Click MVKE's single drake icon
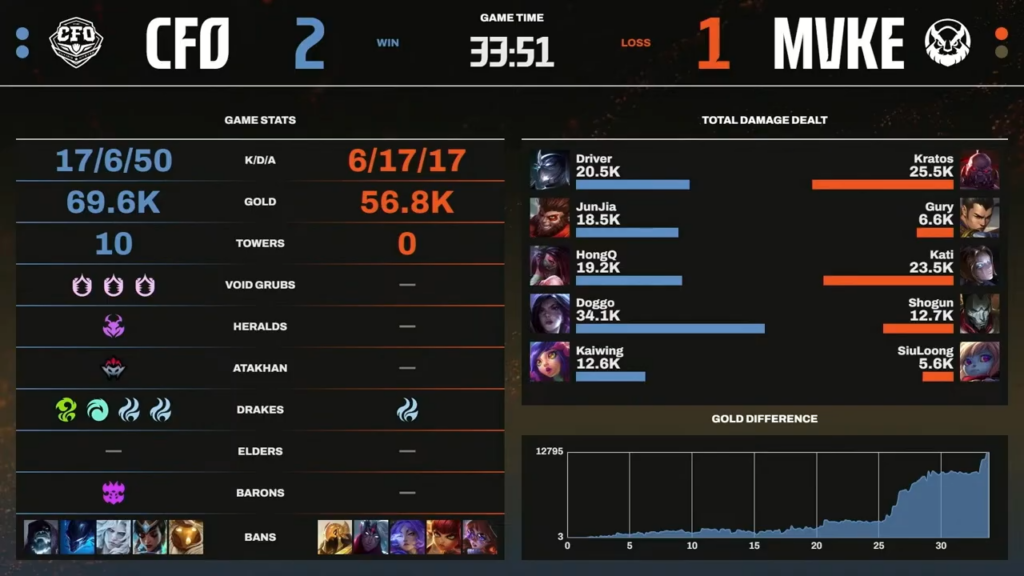 [407, 409]
